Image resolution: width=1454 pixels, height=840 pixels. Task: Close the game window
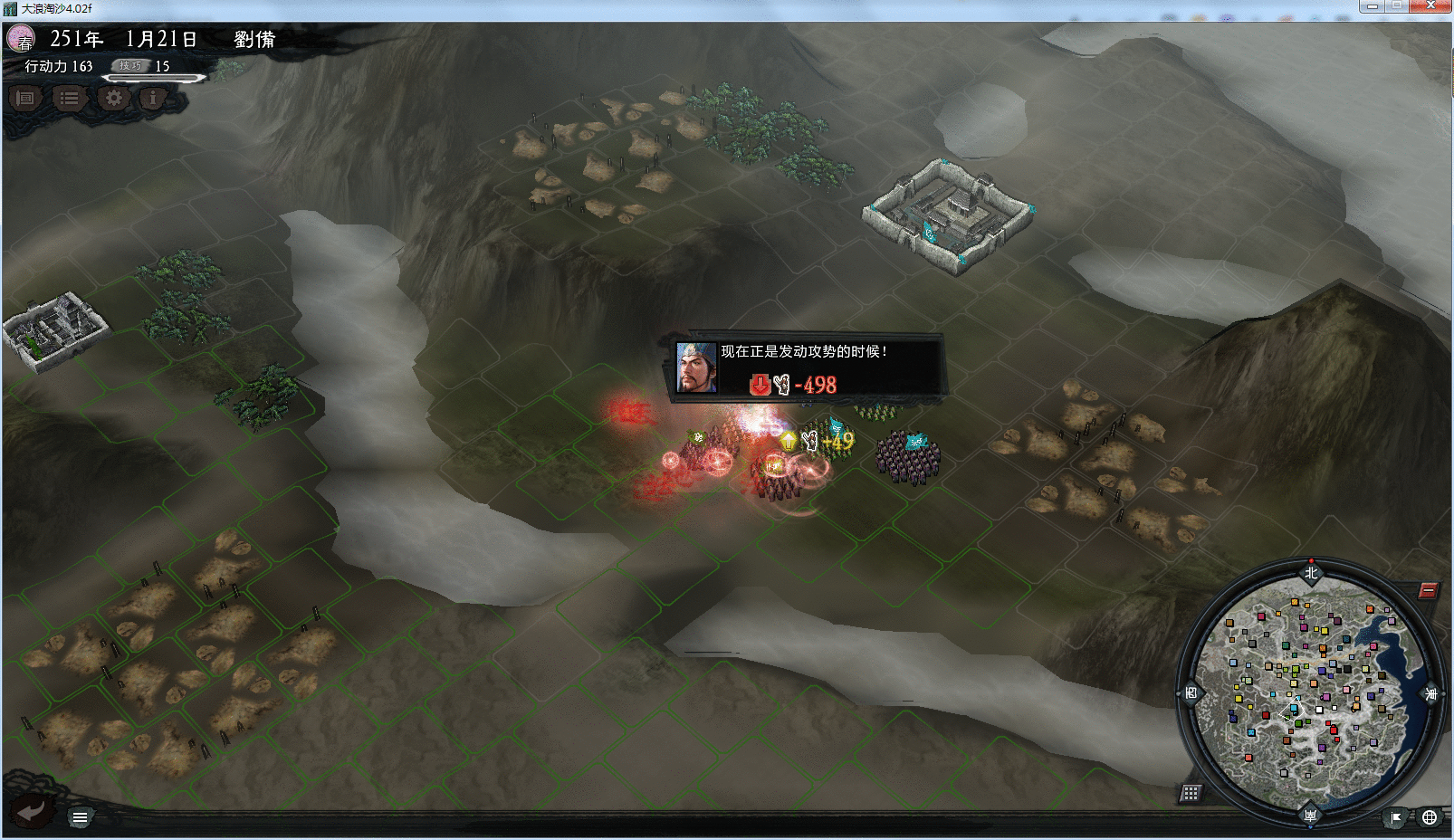(x=1430, y=6)
